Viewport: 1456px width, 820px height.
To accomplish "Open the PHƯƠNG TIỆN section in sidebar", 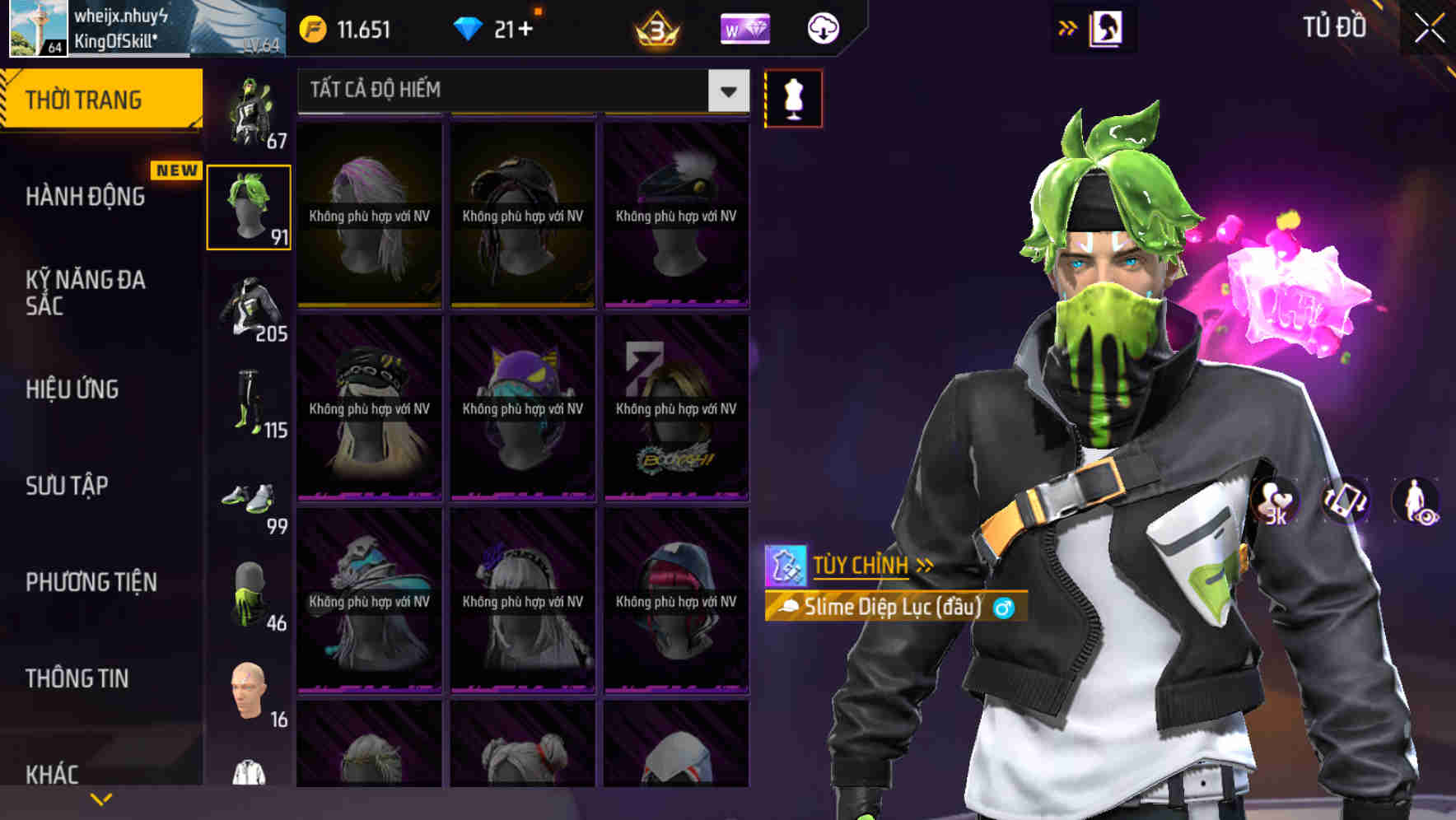I will [x=91, y=581].
